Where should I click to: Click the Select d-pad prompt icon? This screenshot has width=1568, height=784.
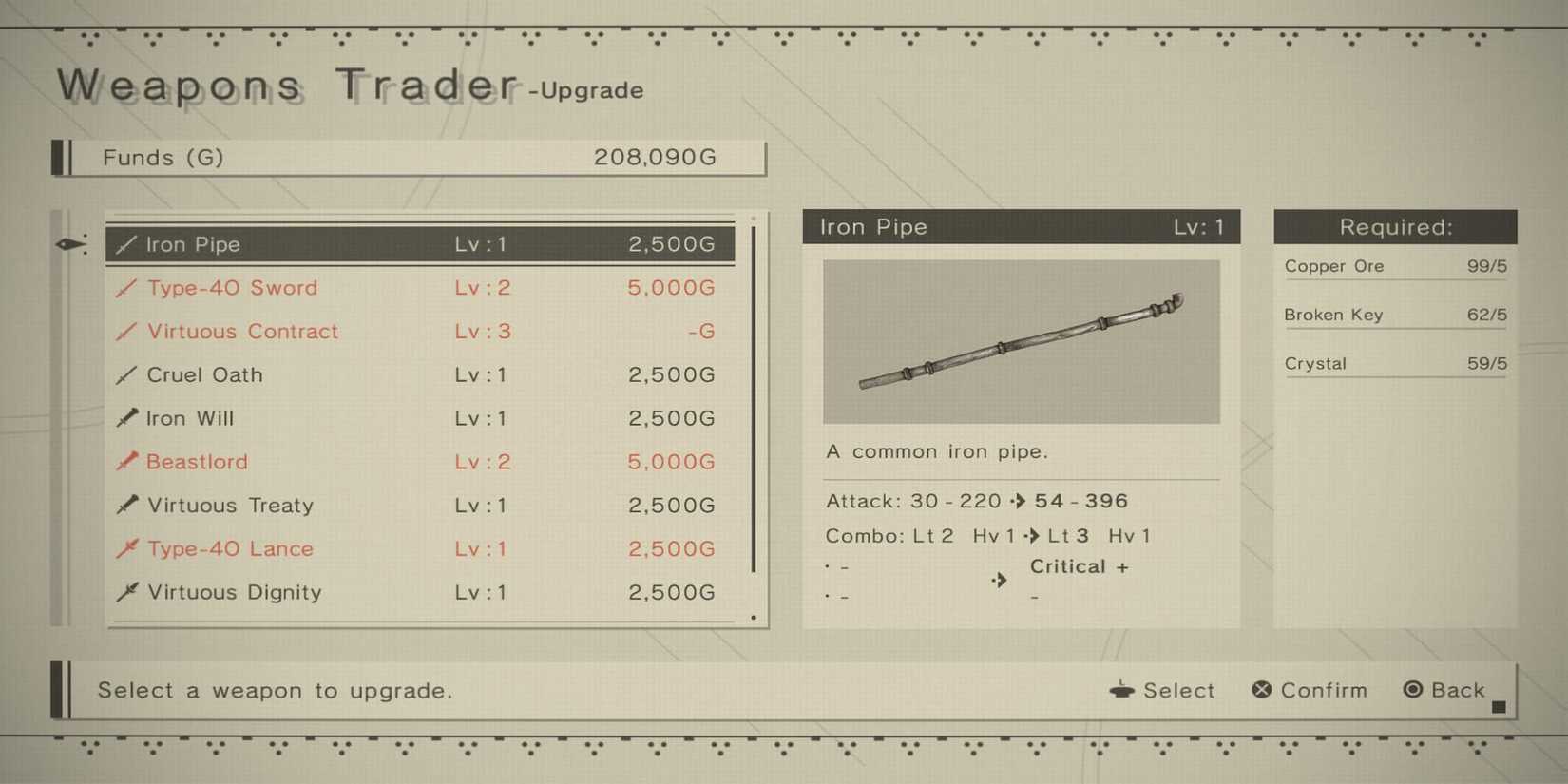(x=1122, y=690)
